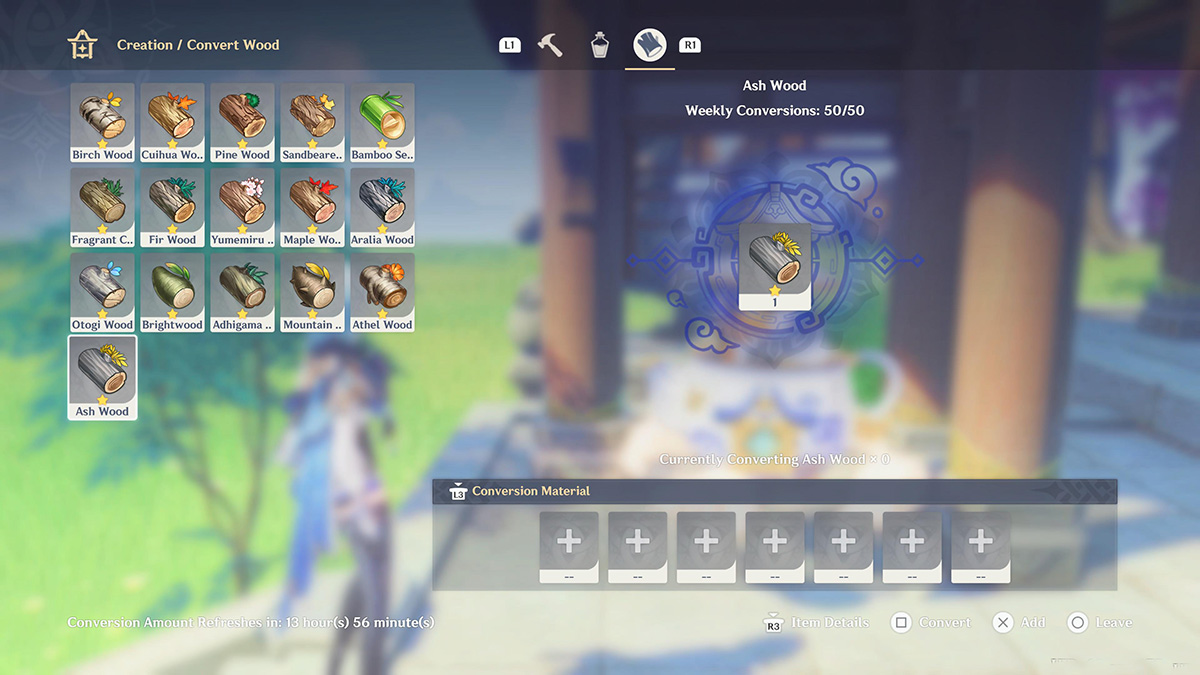Pick the Pine Wood item
Image resolution: width=1200 pixels, height=675 pixels.
pyautogui.click(x=242, y=122)
